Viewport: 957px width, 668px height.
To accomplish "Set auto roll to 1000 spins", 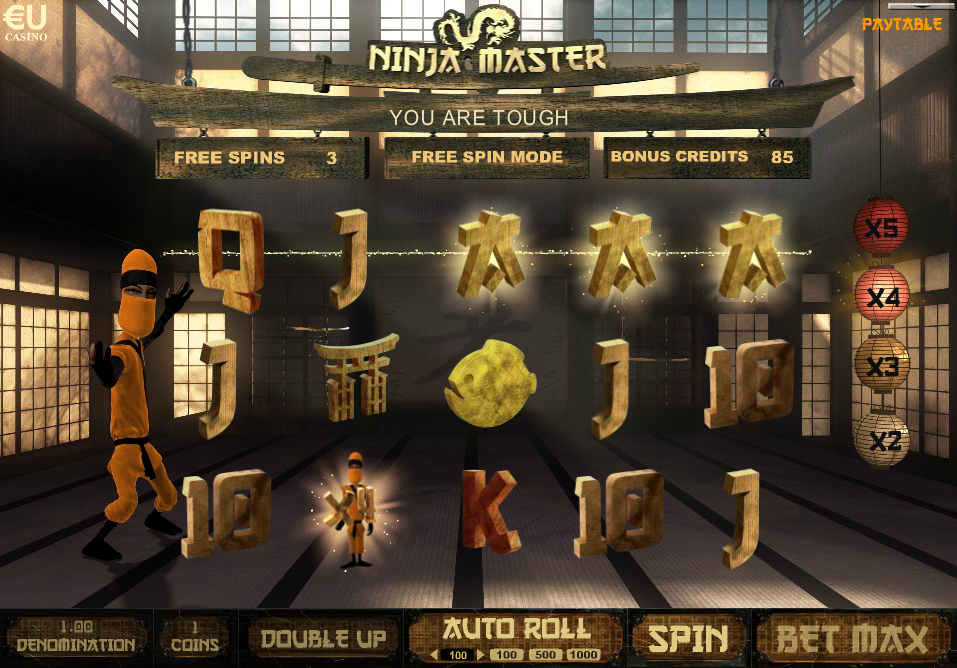I will click(x=583, y=655).
